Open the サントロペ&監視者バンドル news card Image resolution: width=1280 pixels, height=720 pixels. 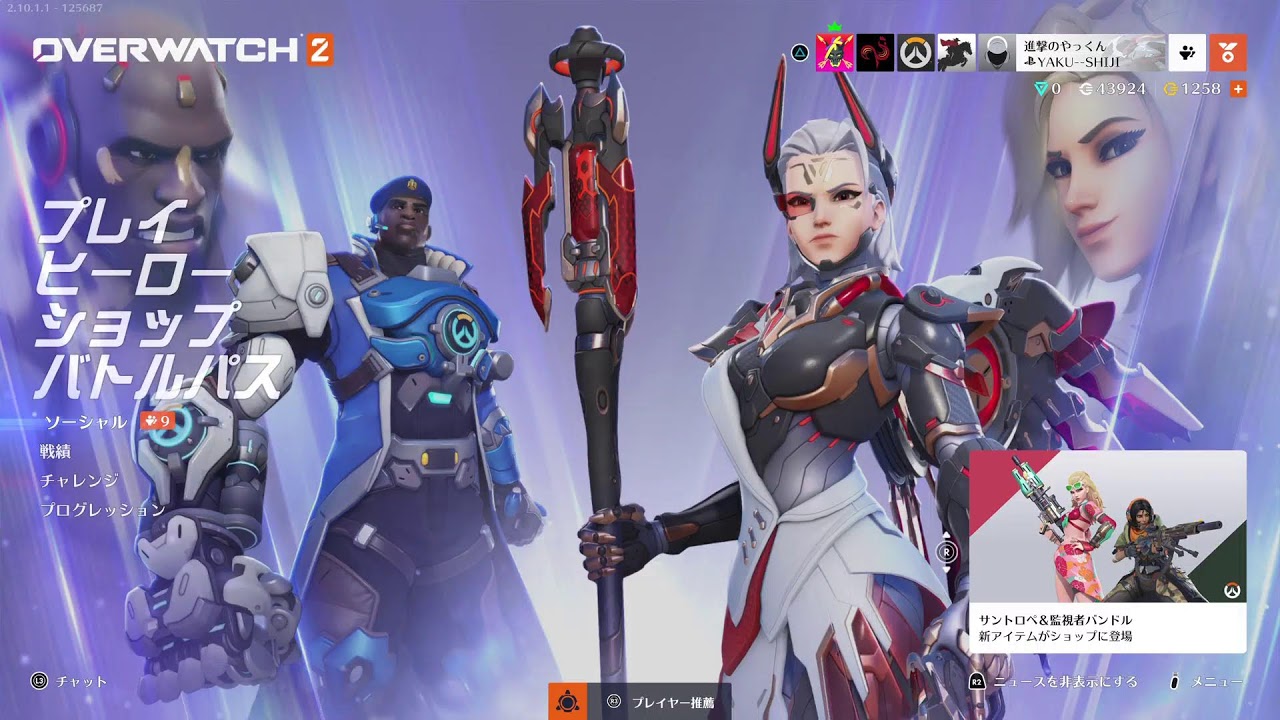[x=1107, y=551]
